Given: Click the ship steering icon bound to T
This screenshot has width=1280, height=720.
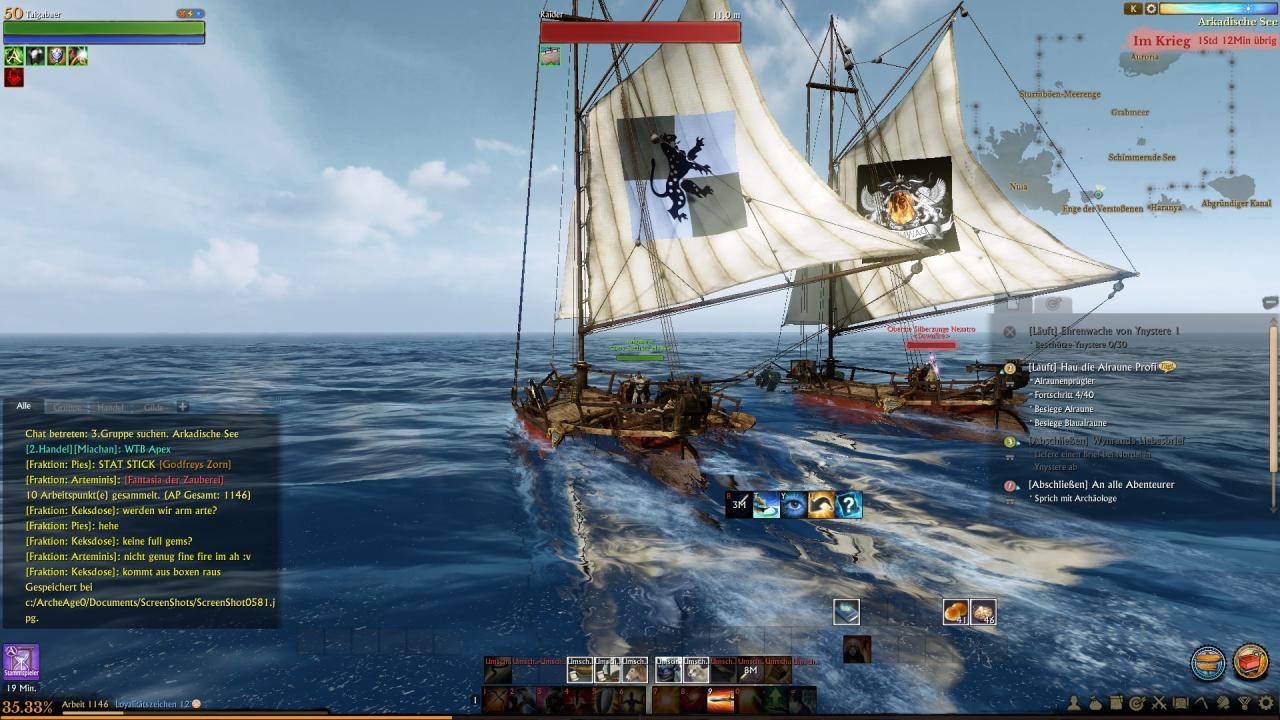Looking at the screenshot, I should (x=767, y=505).
